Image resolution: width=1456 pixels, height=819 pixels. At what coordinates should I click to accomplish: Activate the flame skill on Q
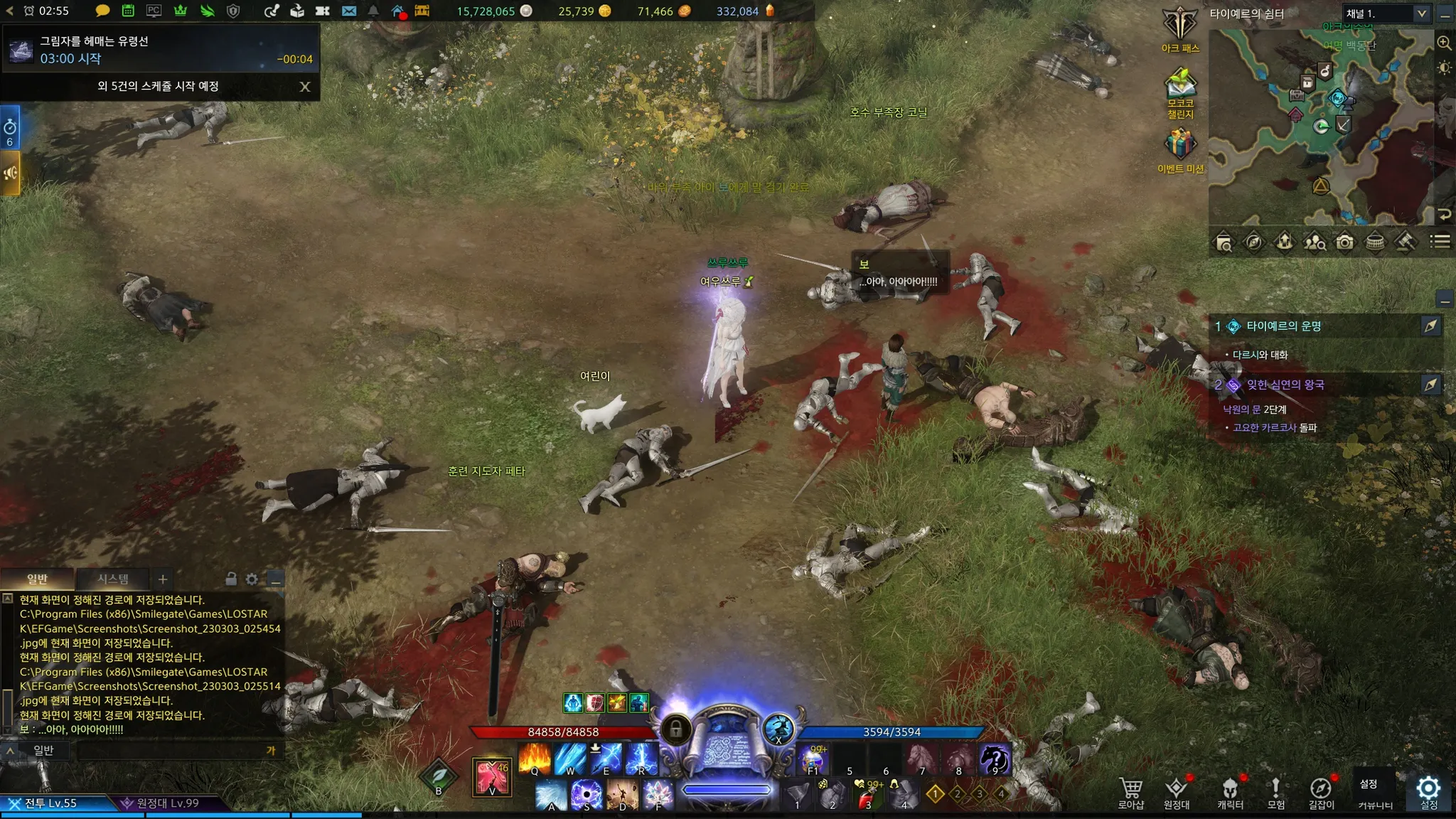tap(535, 759)
